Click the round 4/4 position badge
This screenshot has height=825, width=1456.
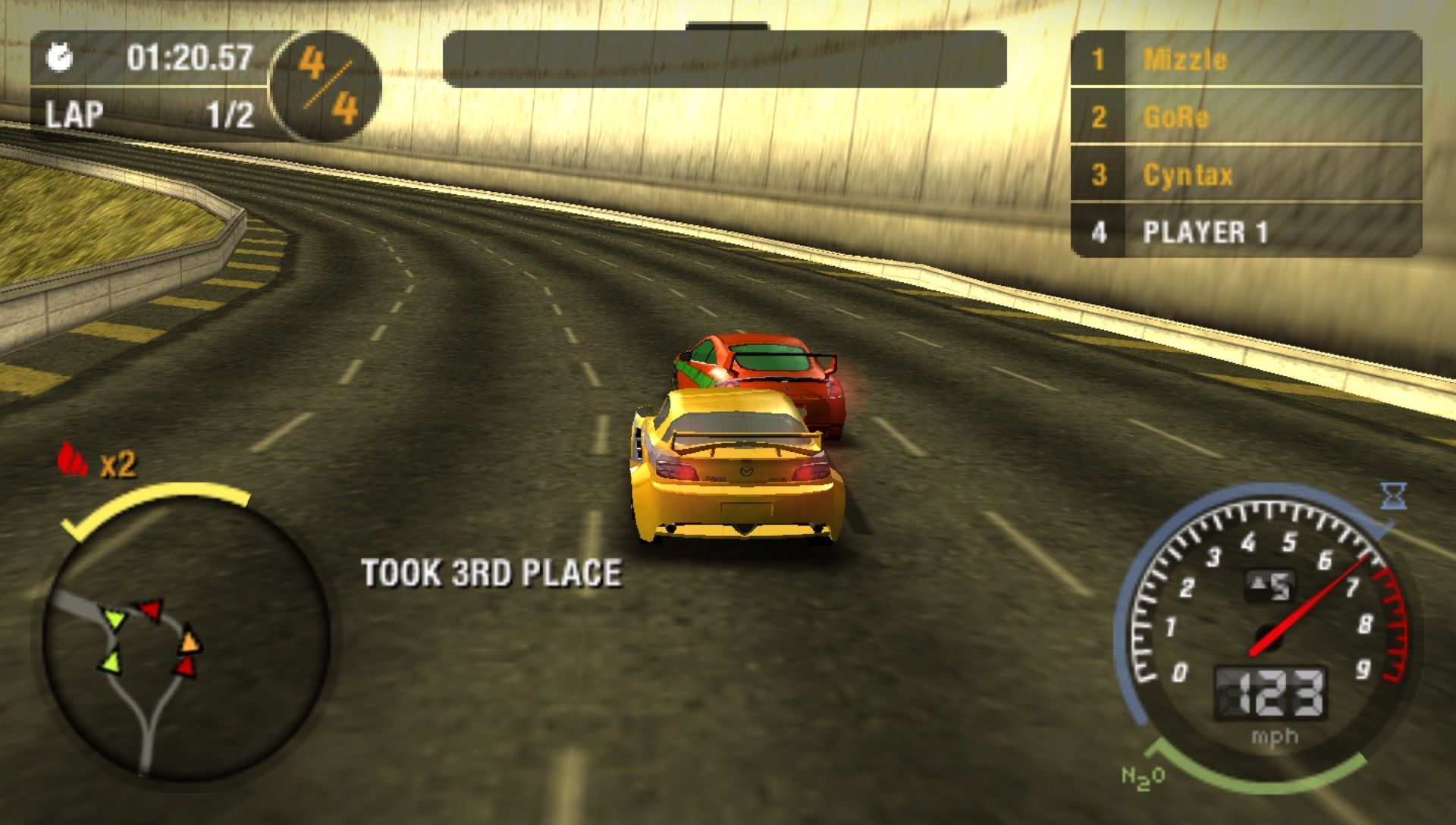326,85
